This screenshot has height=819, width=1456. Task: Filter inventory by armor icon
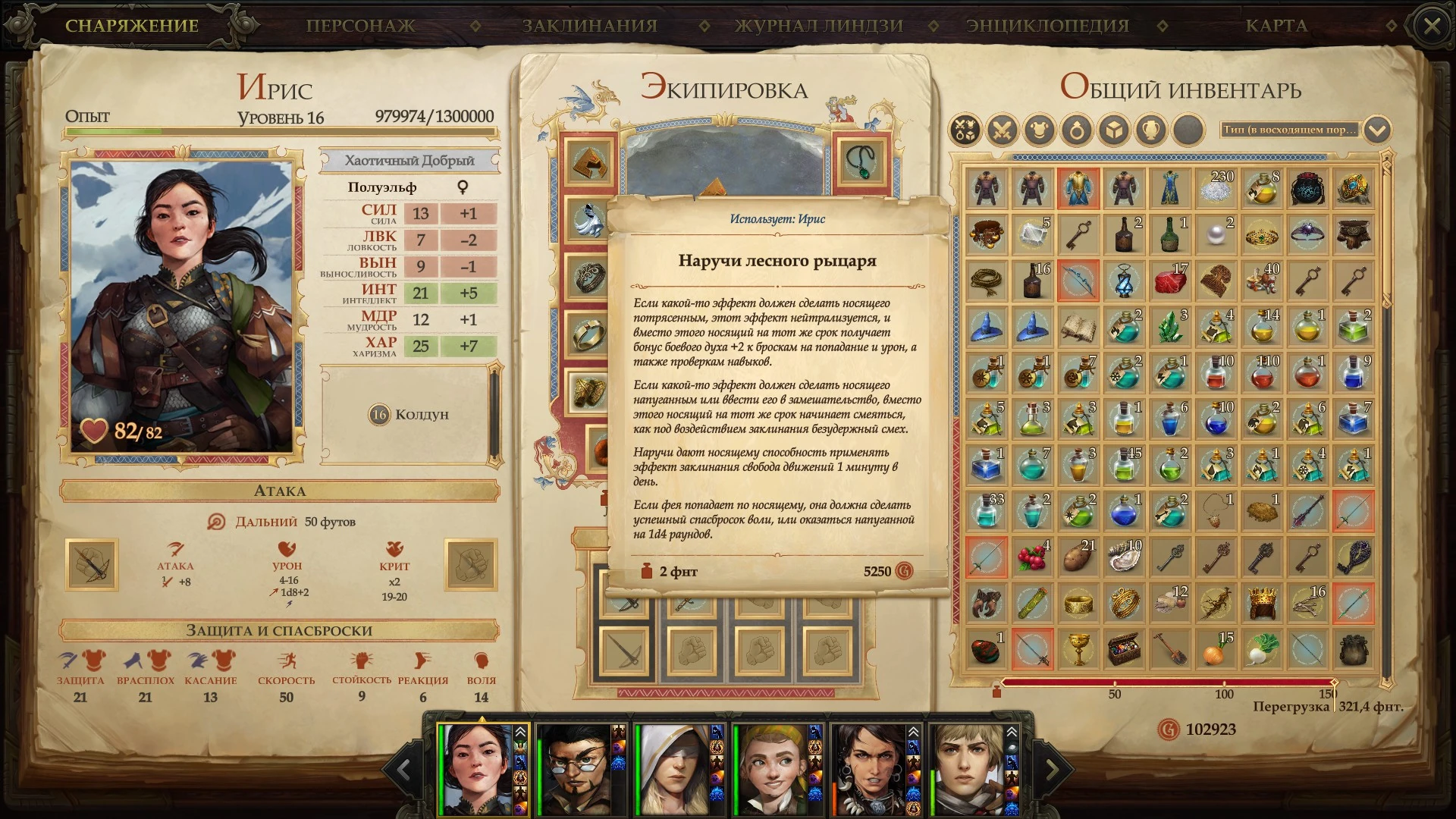(x=1039, y=130)
